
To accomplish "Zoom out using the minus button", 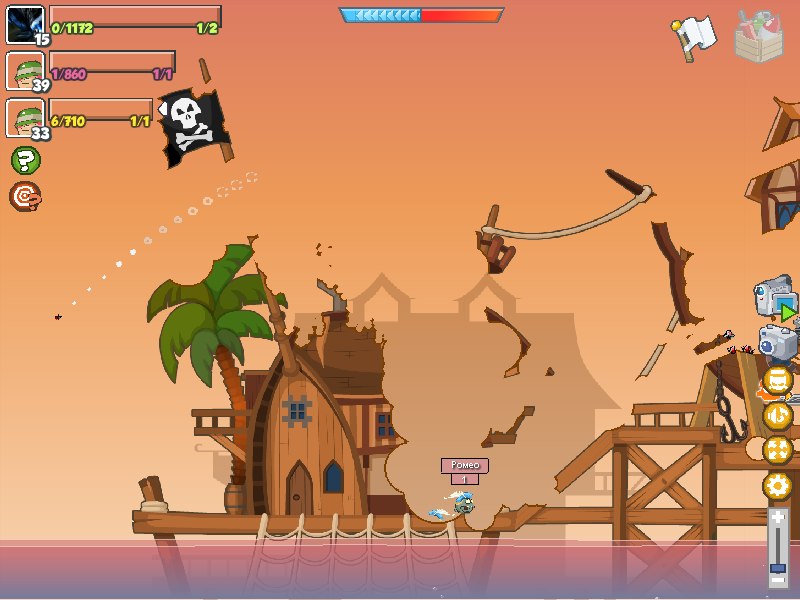I will [x=778, y=580].
